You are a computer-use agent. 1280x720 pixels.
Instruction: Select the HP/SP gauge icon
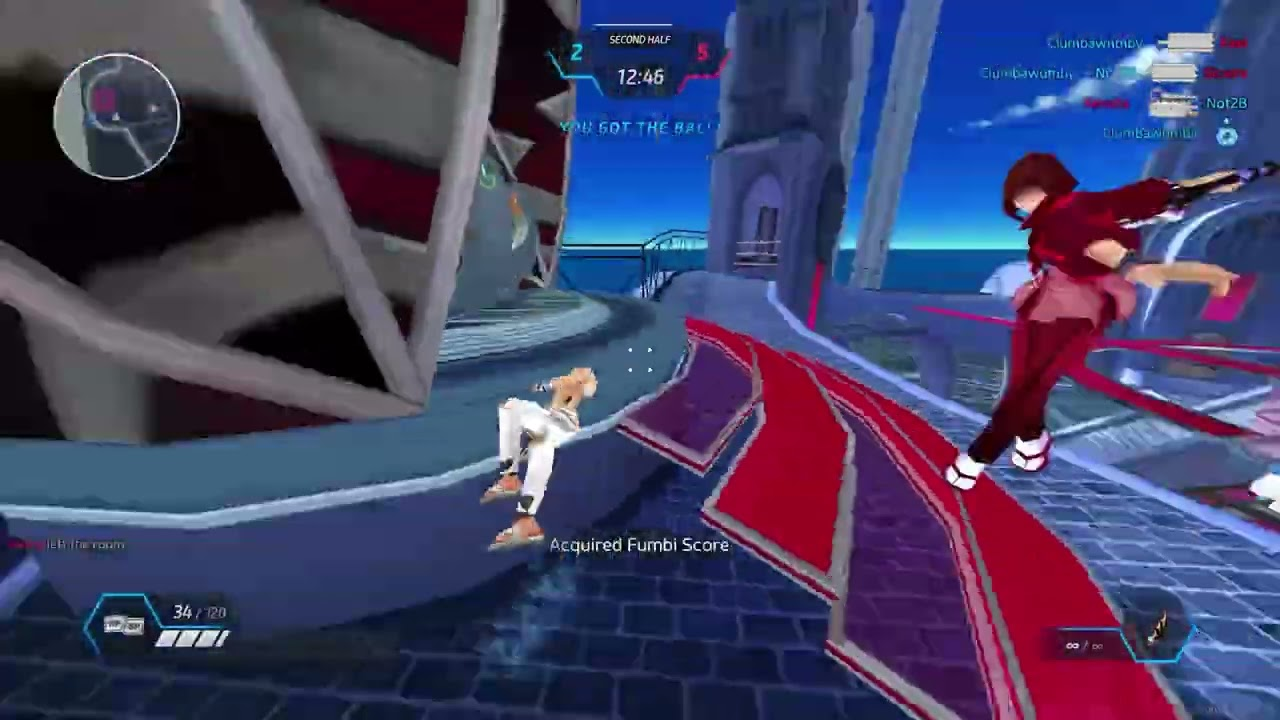(123, 625)
